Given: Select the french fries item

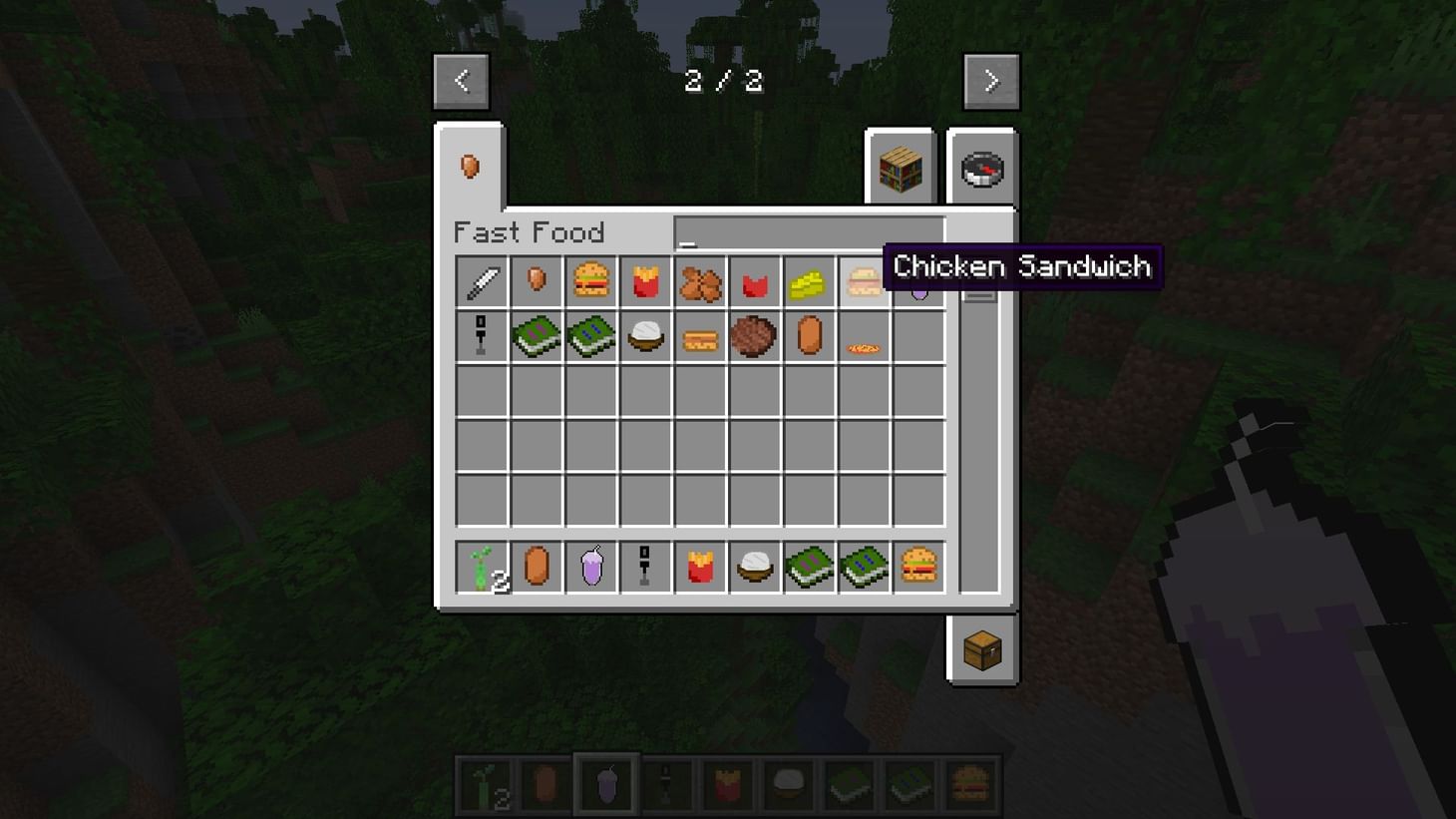Looking at the screenshot, I should pos(645,282).
